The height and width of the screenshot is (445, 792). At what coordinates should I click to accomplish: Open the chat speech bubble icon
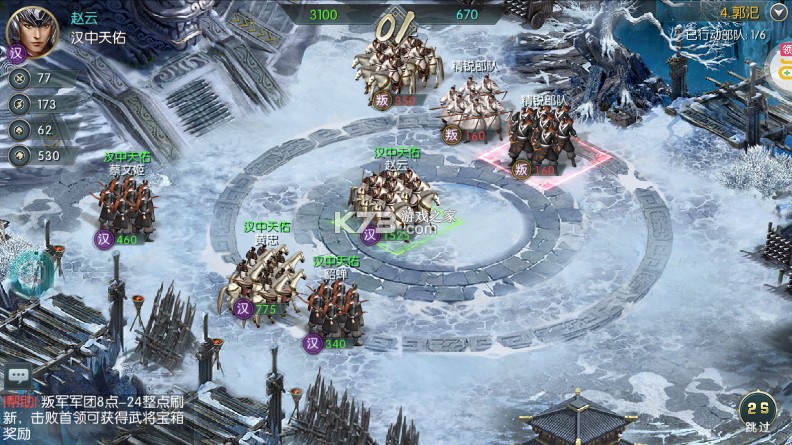point(16,377)
